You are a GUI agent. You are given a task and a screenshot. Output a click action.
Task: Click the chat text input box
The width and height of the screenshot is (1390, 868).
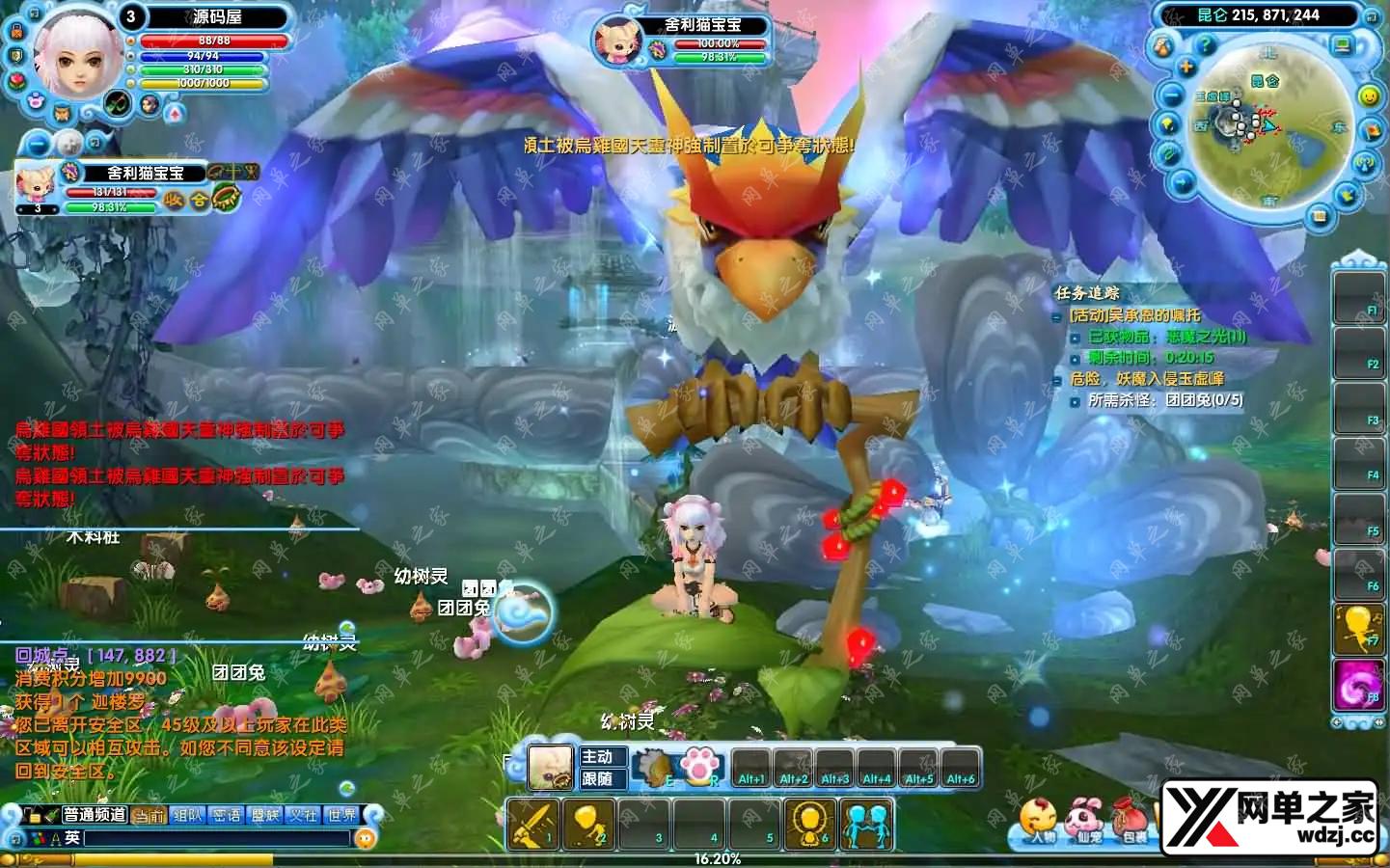217,839
